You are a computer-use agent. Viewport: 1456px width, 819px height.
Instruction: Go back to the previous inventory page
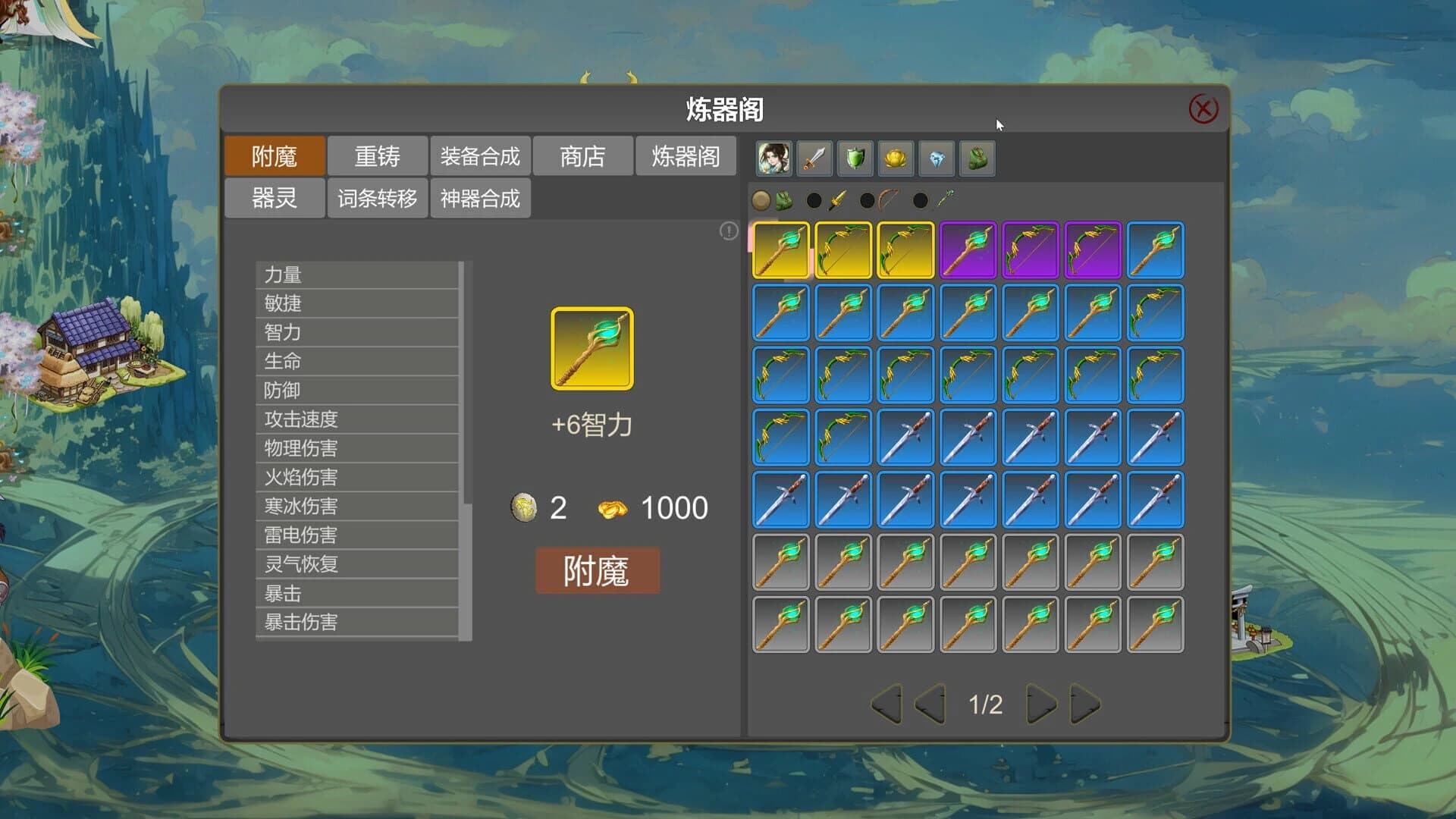point(931,704)
